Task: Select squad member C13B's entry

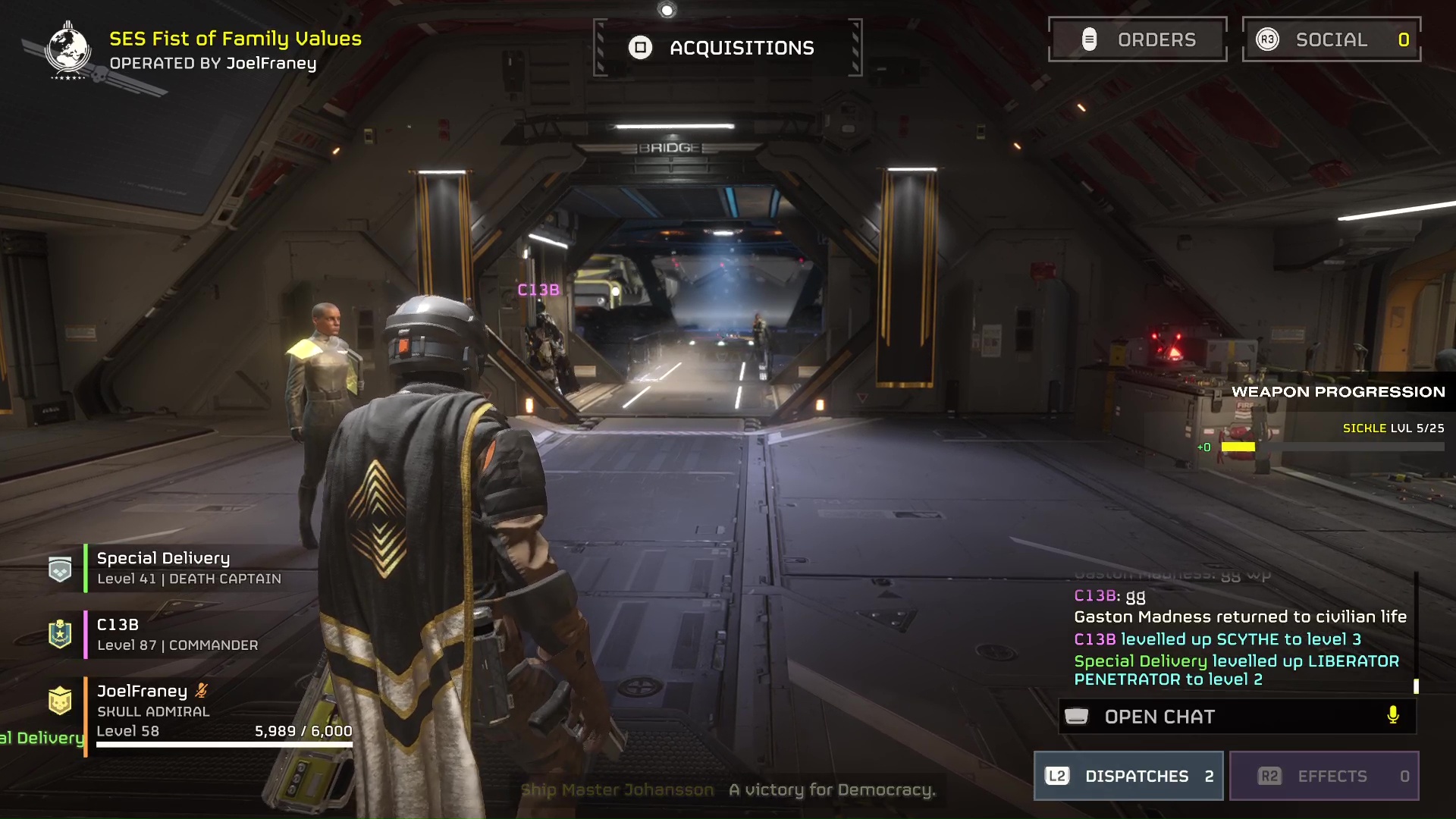Action: pos(177,635)
